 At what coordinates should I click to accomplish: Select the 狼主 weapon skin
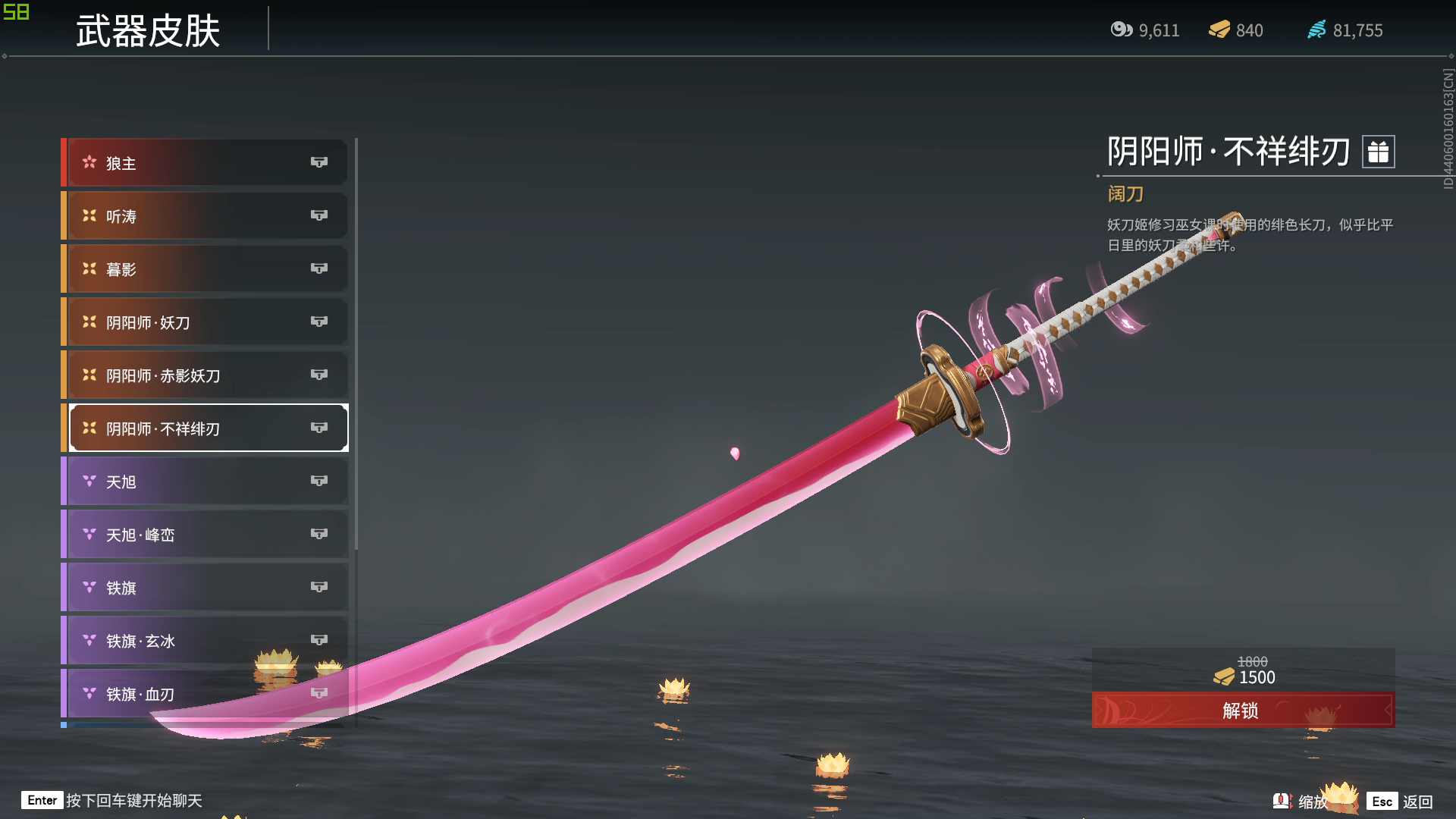coord(206,163)
